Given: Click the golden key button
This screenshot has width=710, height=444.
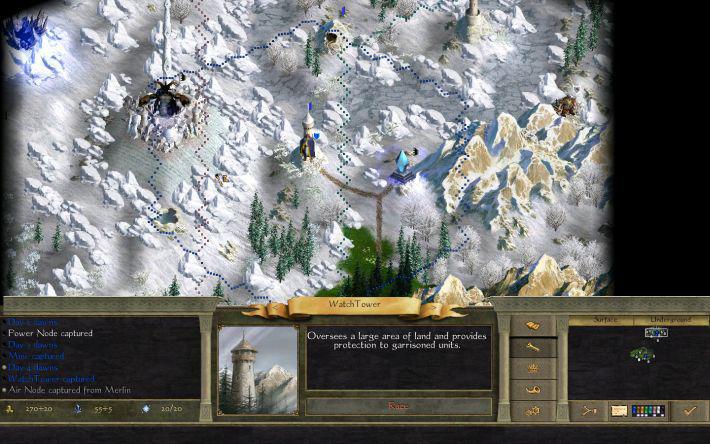Looking at the screenshot, I should (533, 347).
